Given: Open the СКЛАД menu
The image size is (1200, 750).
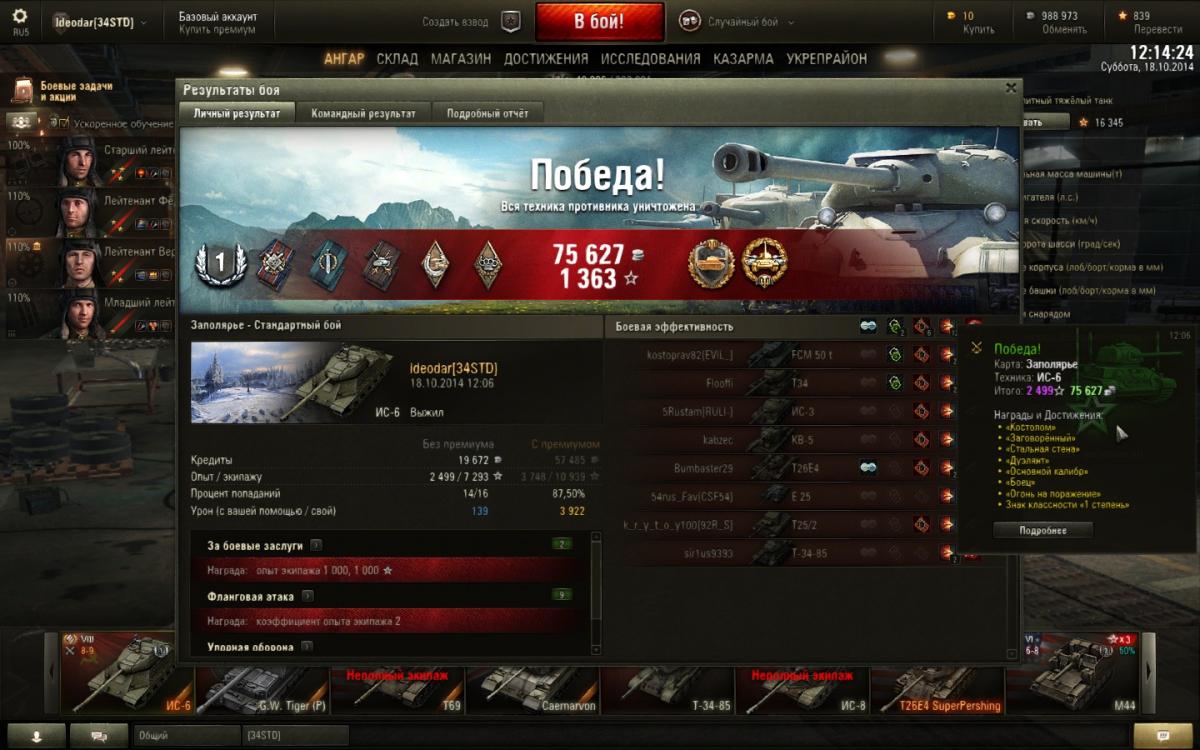Looking at the screenshot, I should click(397, 59).
